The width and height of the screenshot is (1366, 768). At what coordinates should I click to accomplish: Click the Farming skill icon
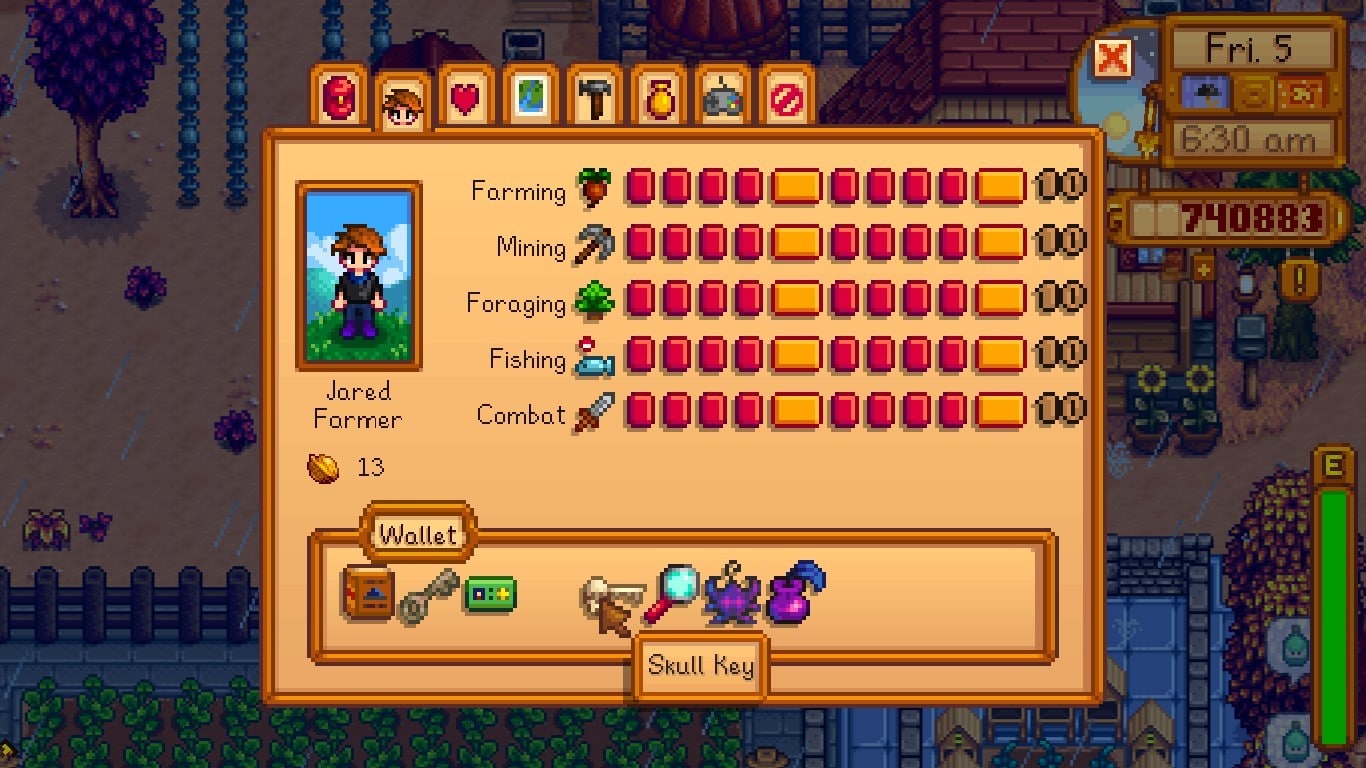tap(594, 188)
